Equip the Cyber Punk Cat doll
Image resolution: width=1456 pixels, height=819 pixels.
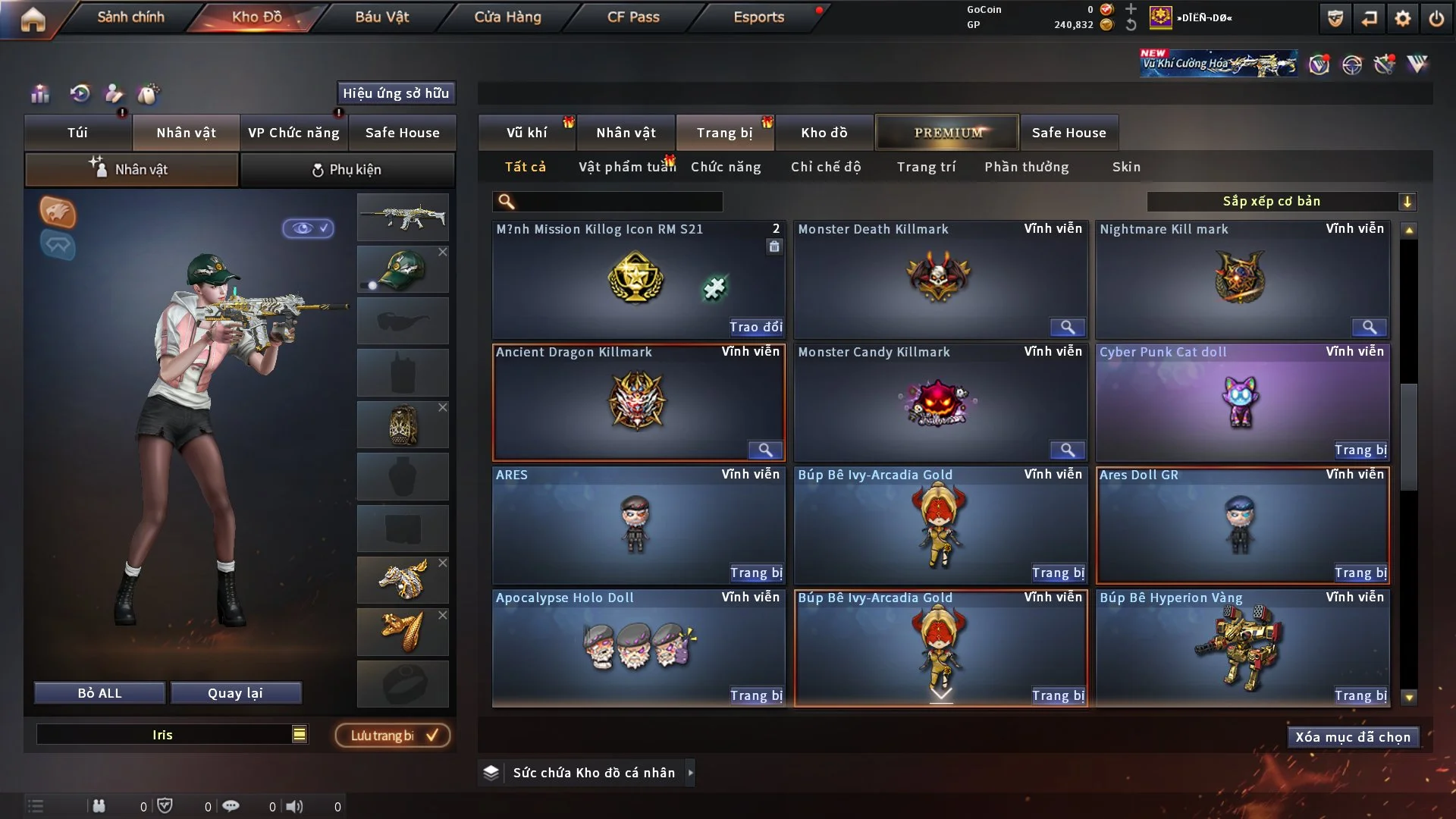tap(1360, 450)
